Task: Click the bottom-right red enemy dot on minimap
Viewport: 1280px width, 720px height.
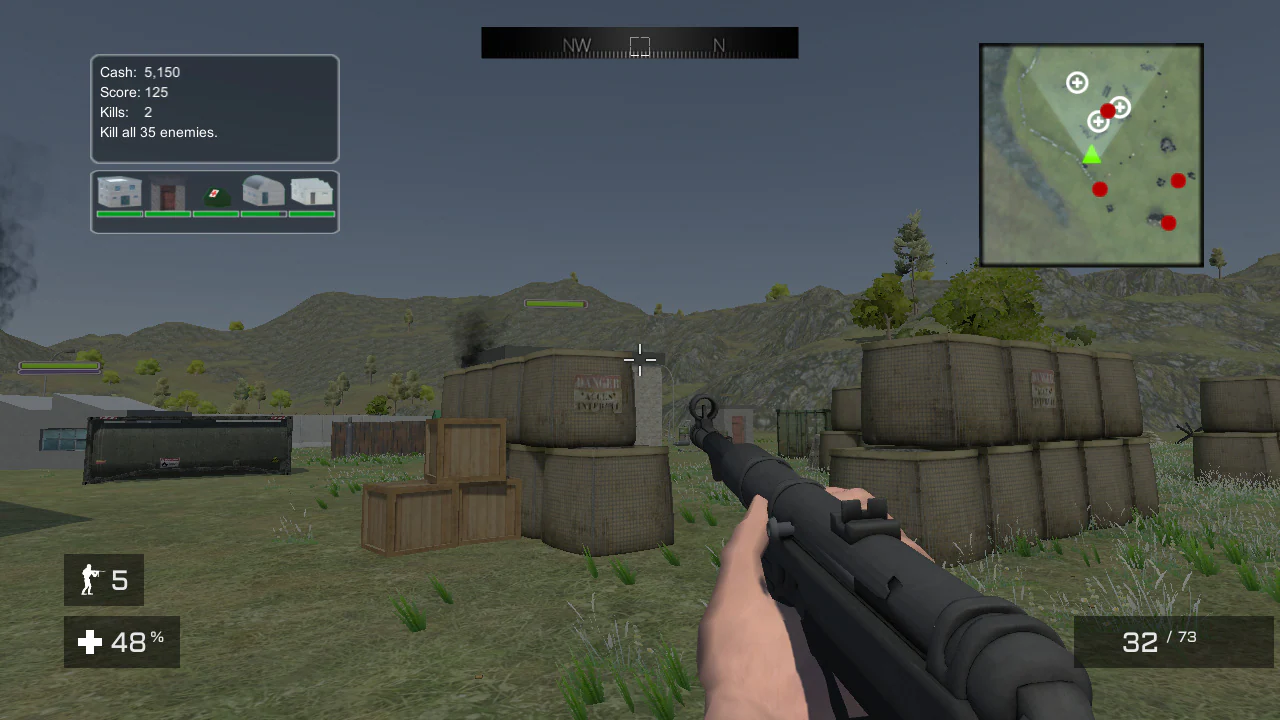Action: tap(1168, 223)
